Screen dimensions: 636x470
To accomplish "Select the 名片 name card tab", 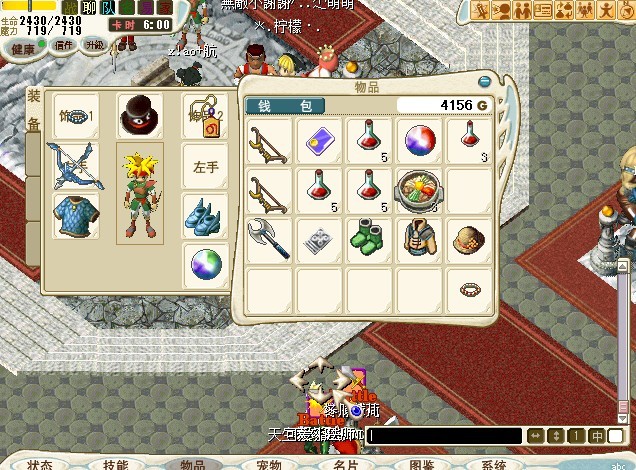I will click(346, 464).
